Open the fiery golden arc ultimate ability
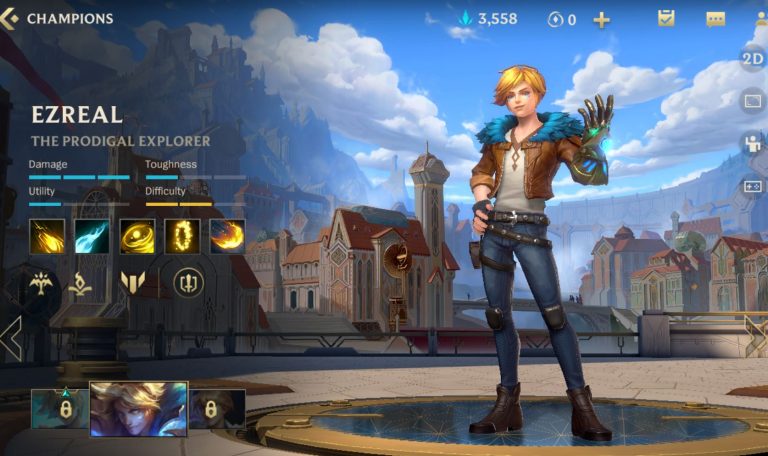 tap(227, 236)
